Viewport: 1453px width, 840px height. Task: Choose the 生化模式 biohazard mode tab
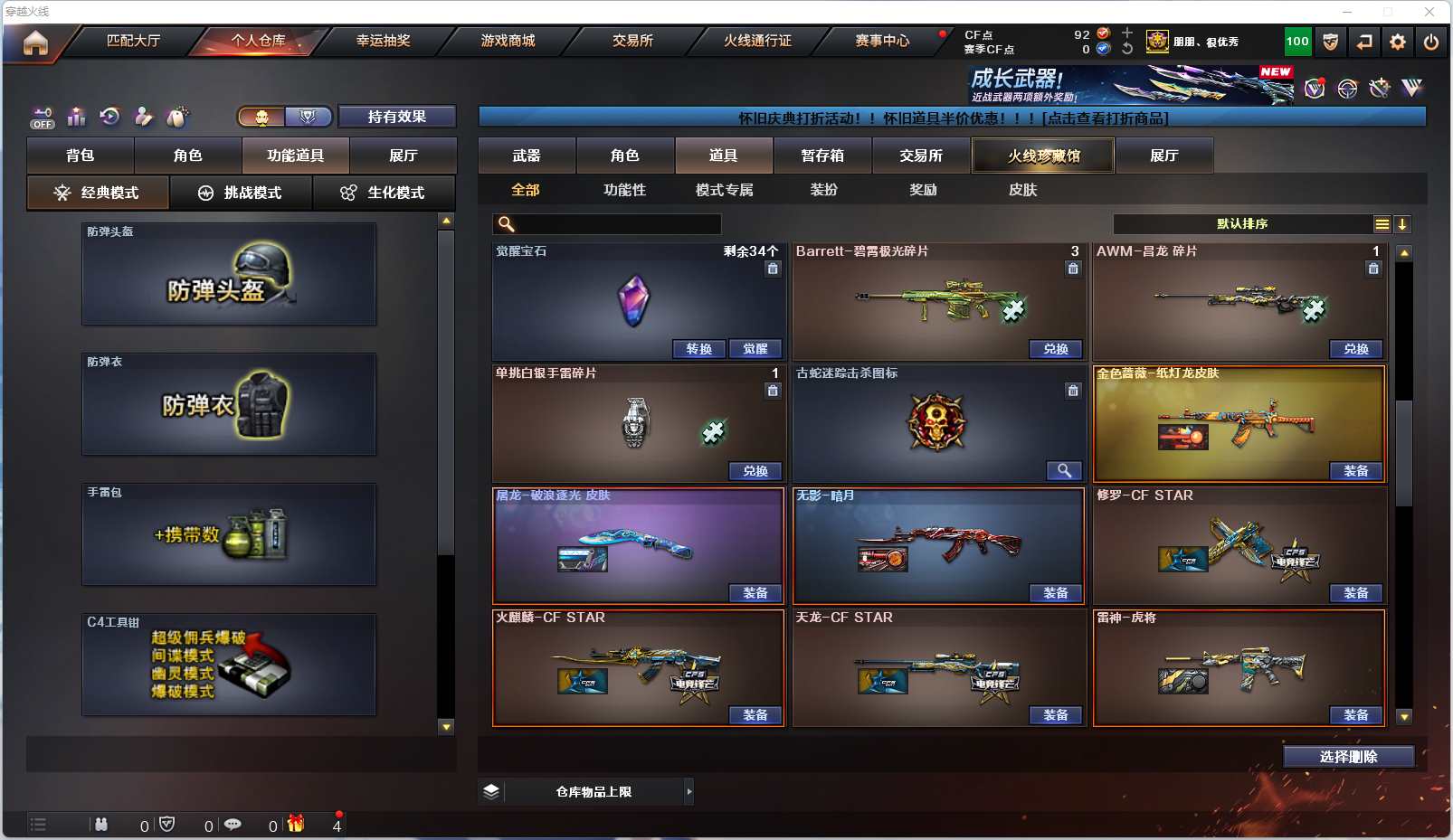point(383,193)
